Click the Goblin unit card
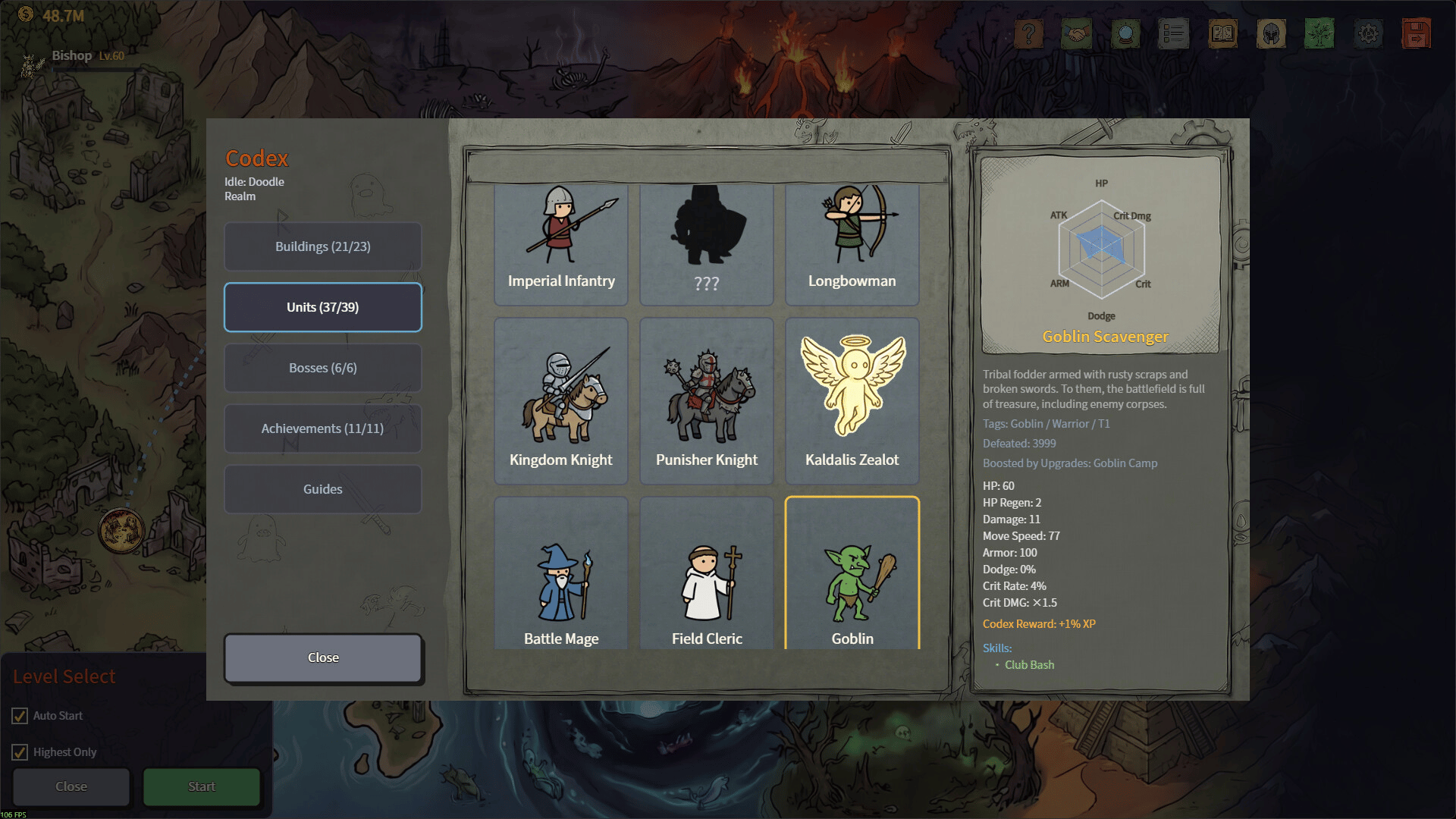Image resolution: width=1456 pixels, height=819 pixels. pos(852,573)
